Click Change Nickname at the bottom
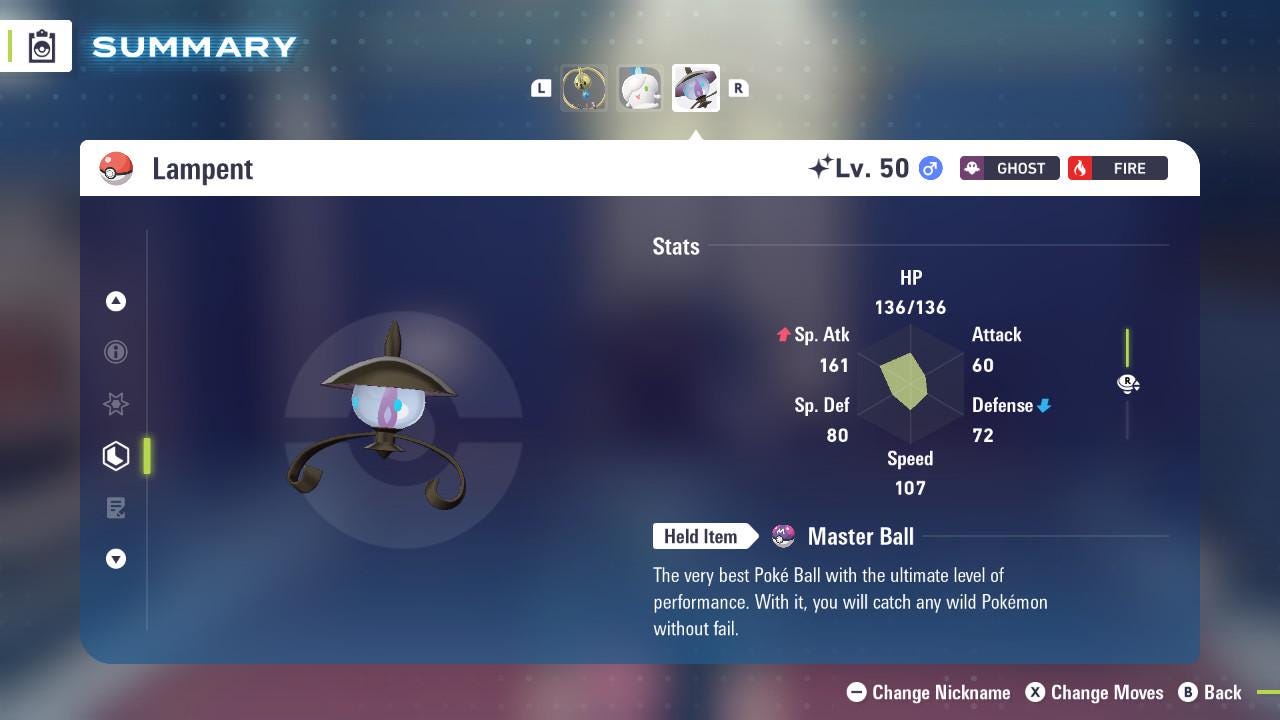 pyautogui.click(x=928, y=692)
